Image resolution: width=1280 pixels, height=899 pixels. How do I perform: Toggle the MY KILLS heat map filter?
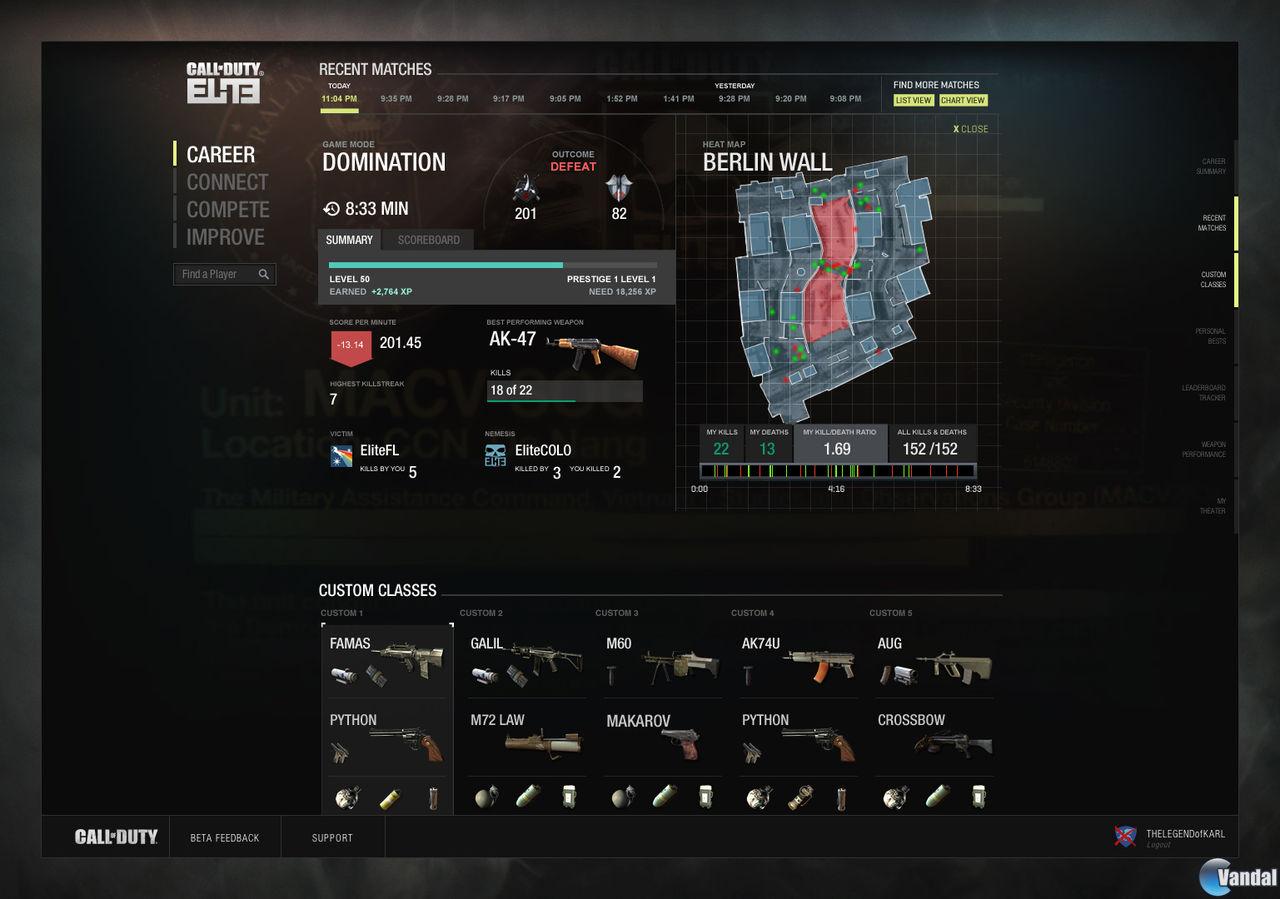tap(722, 440)
